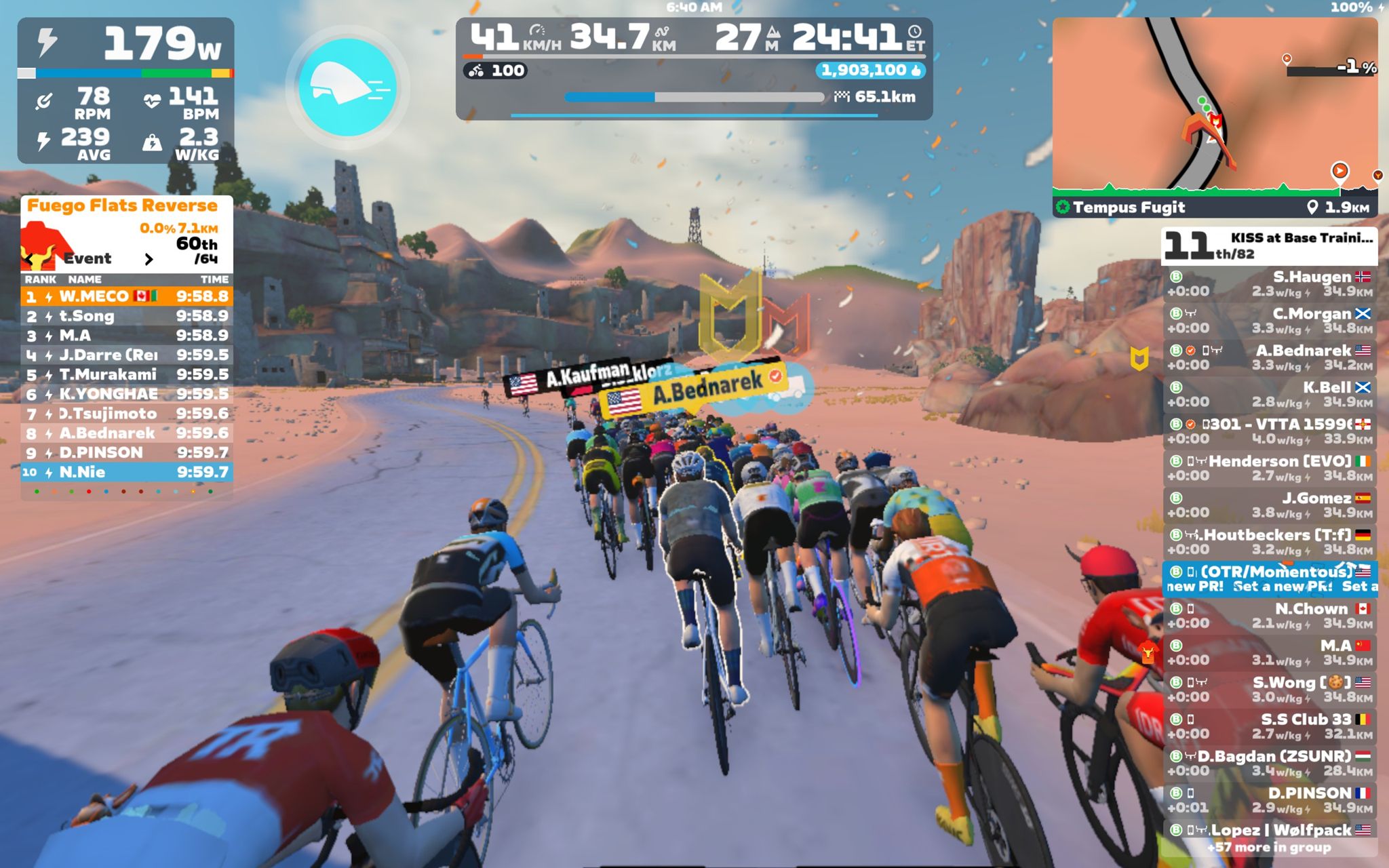Show next segment leaderboard with right arrow
The width and height of the screenshot is (1389, 868).
click(x=149, y=259)
